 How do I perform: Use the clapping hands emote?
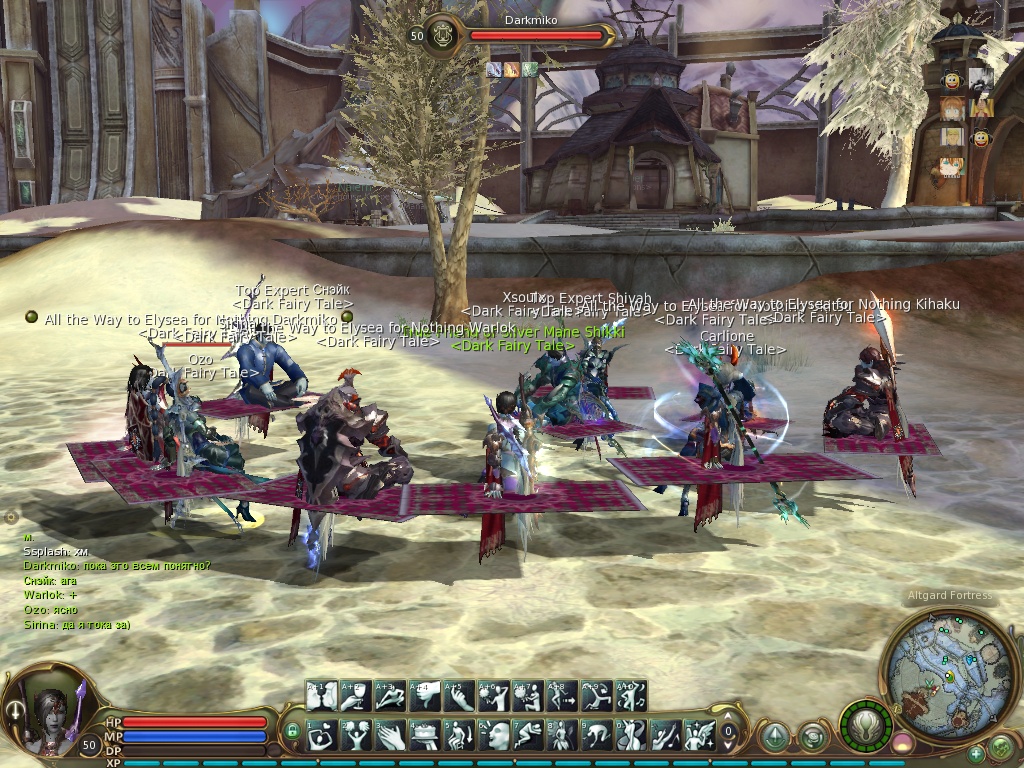tap(390, 735)
